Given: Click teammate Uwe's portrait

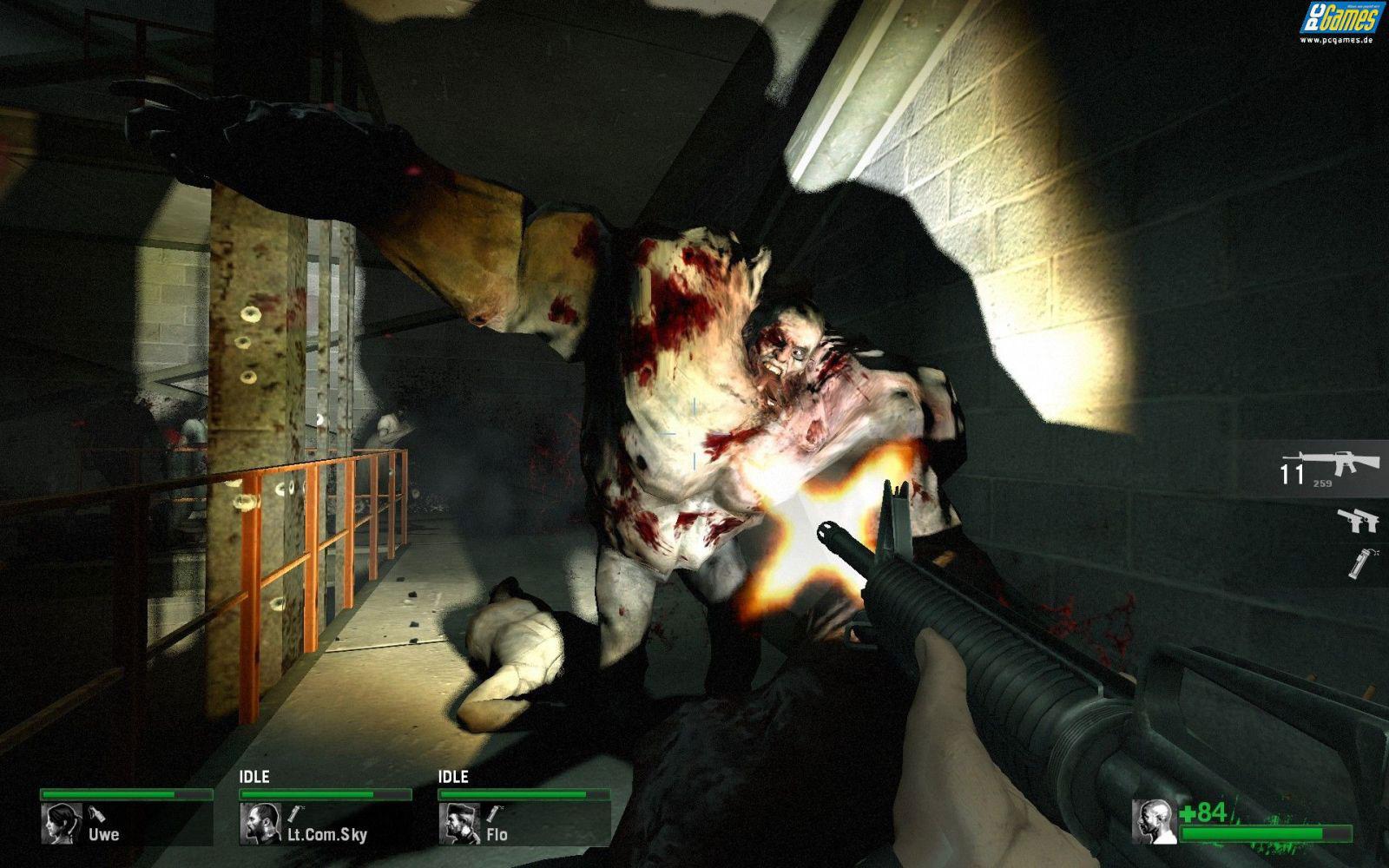Looking at the screenshot, I should 62,823.
